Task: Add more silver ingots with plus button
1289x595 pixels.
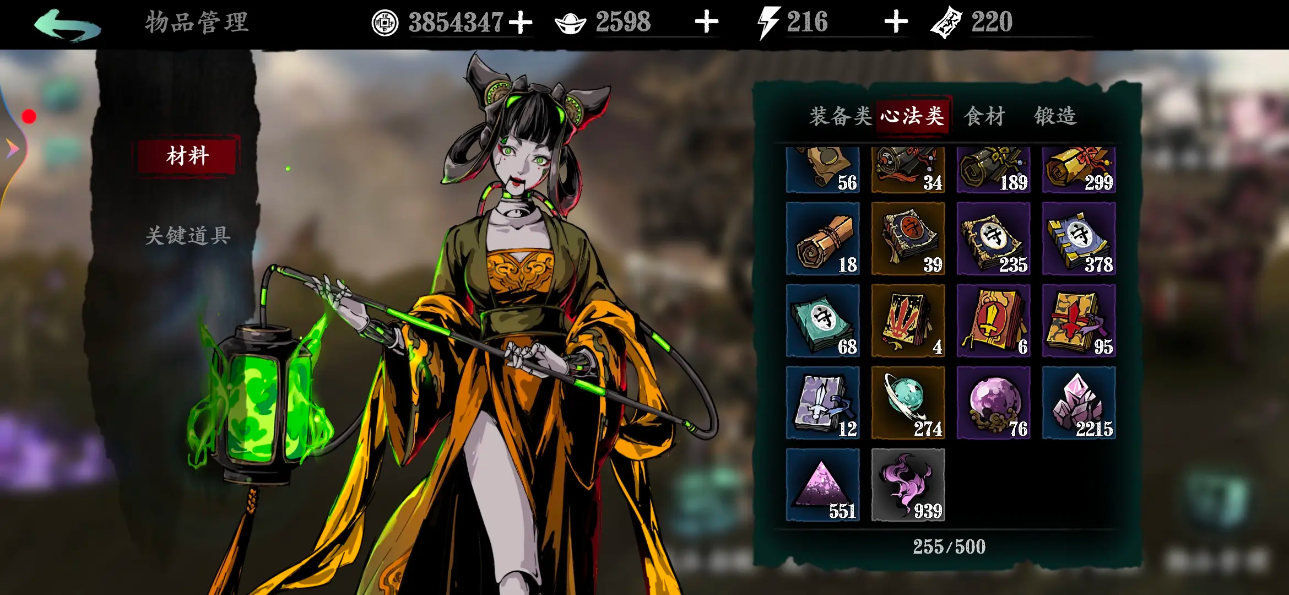Action: click(x=706, y=23)
